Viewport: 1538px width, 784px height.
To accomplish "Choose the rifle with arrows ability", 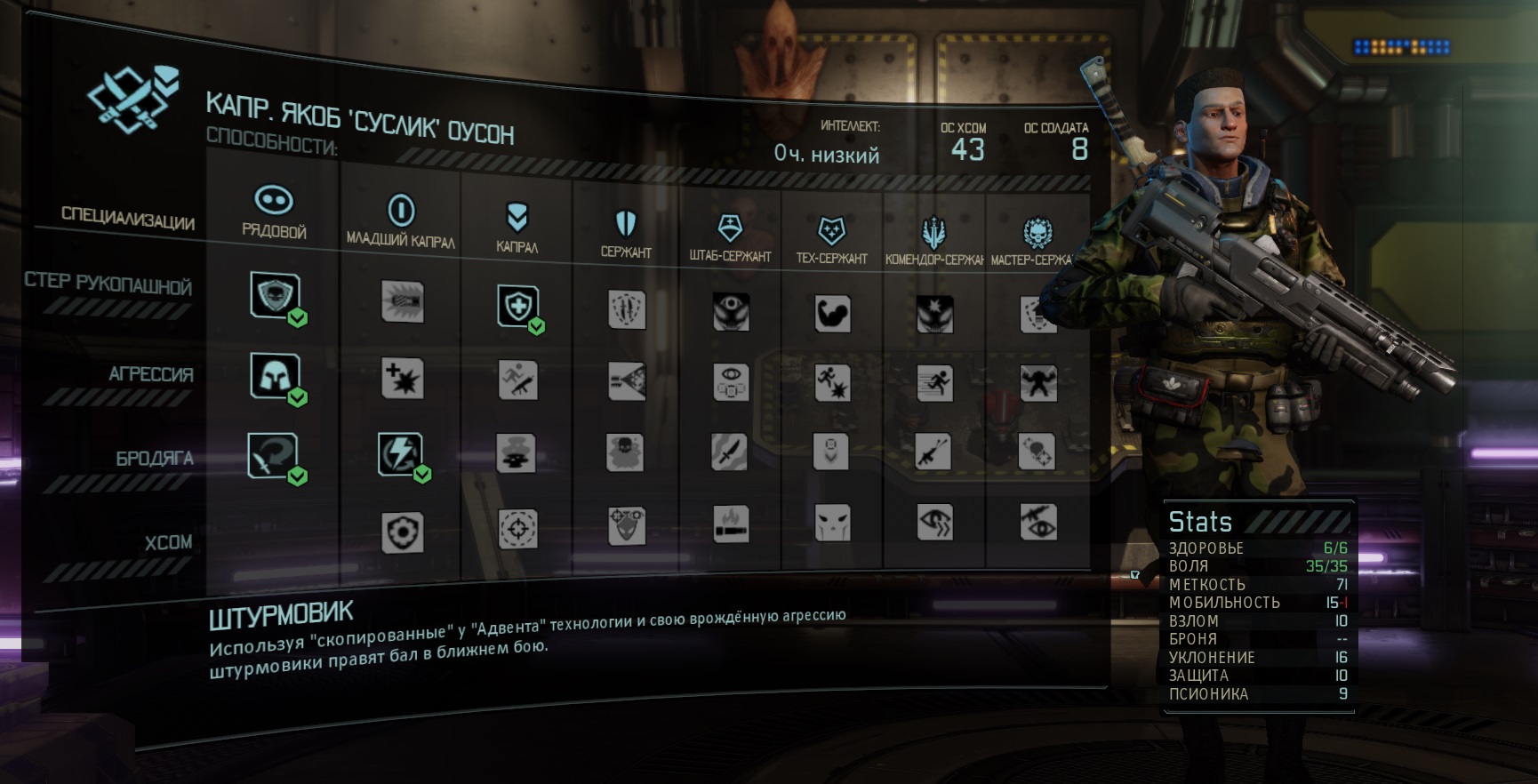I will 934,452.
